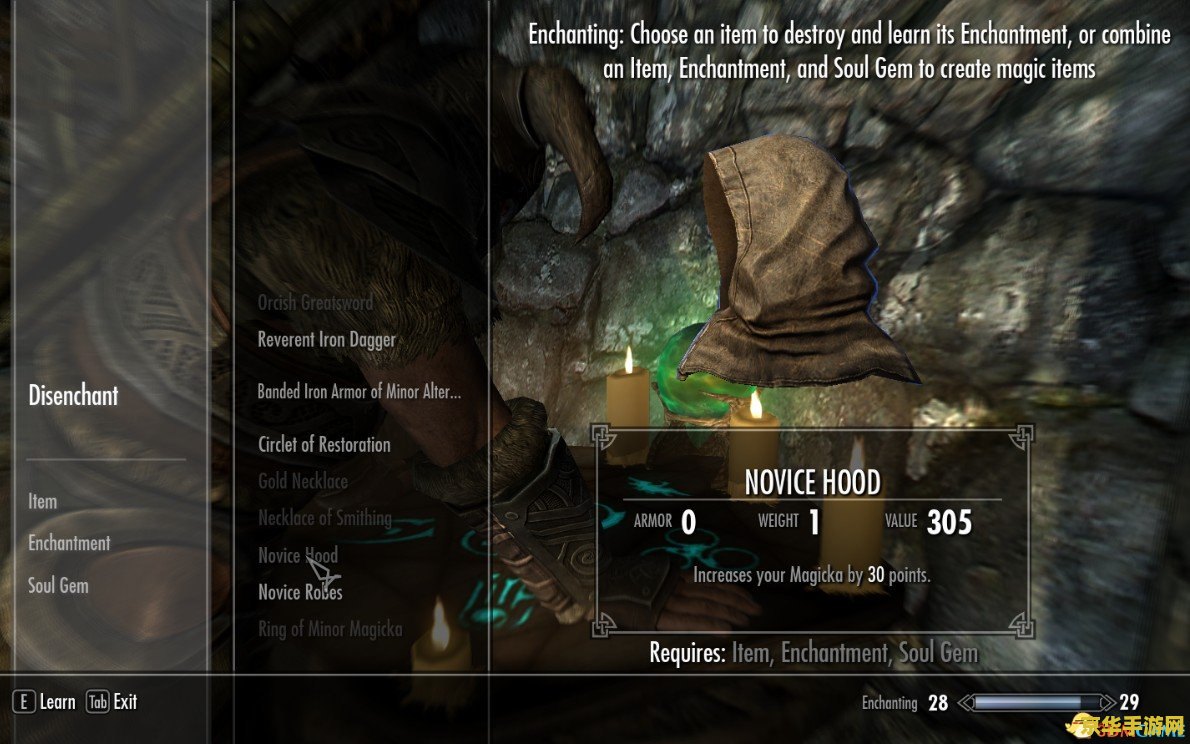Select the Ring of Minor Magicka

pyautogui.click(x=330, y=630)
